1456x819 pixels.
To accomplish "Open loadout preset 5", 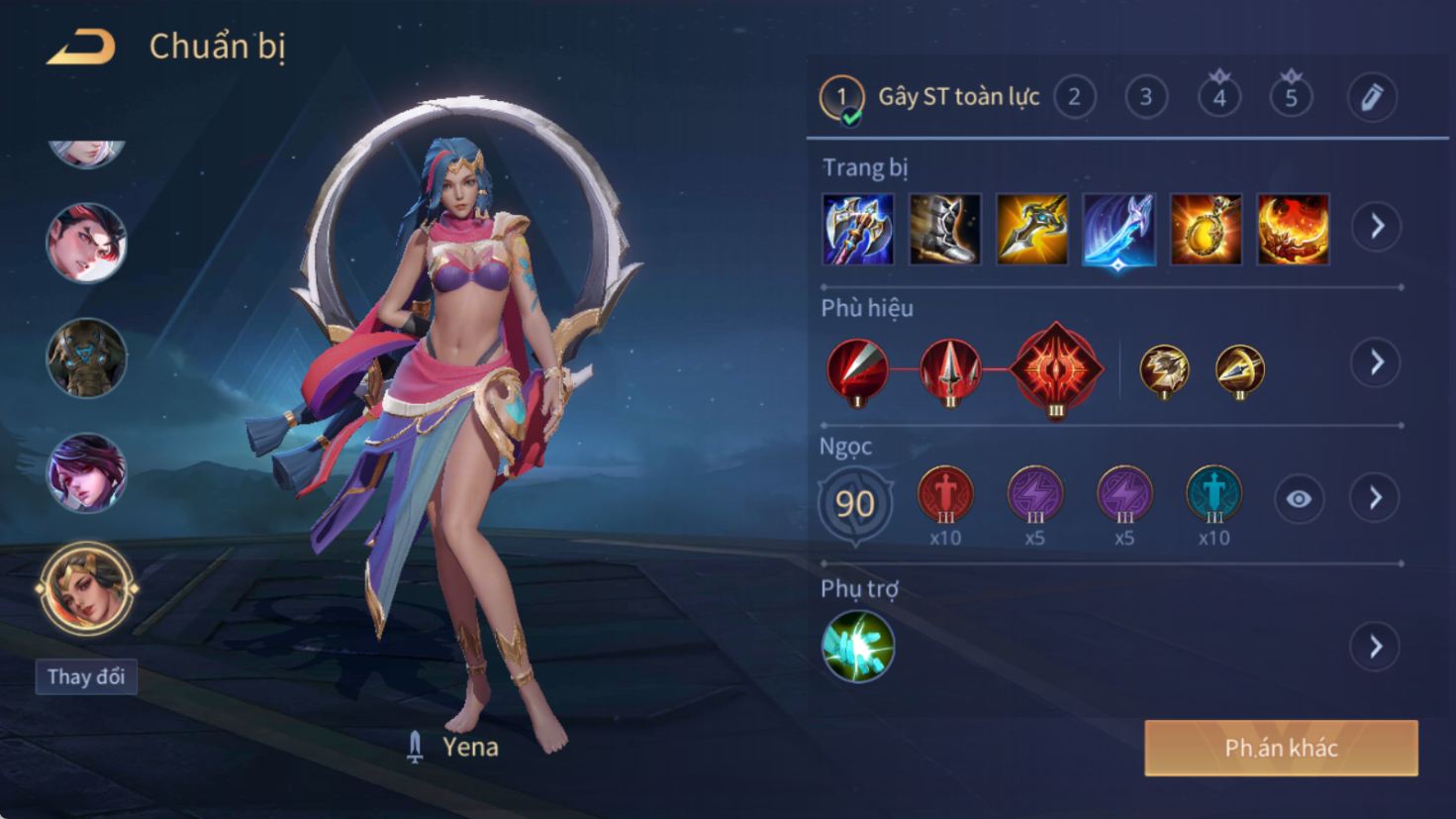I will [x=1291, y=97].
